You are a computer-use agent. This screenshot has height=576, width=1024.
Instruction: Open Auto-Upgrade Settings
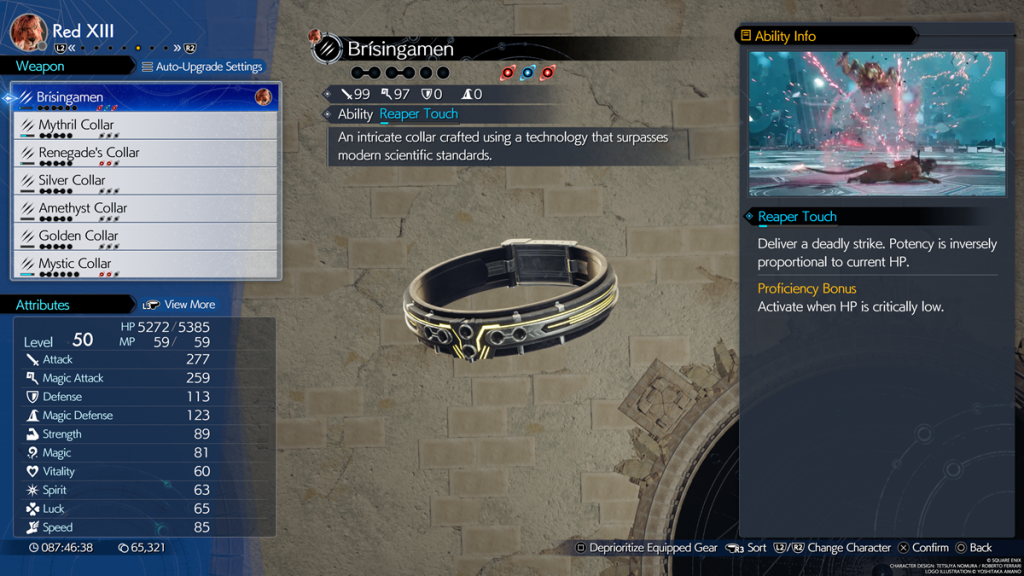click(202, 67)
